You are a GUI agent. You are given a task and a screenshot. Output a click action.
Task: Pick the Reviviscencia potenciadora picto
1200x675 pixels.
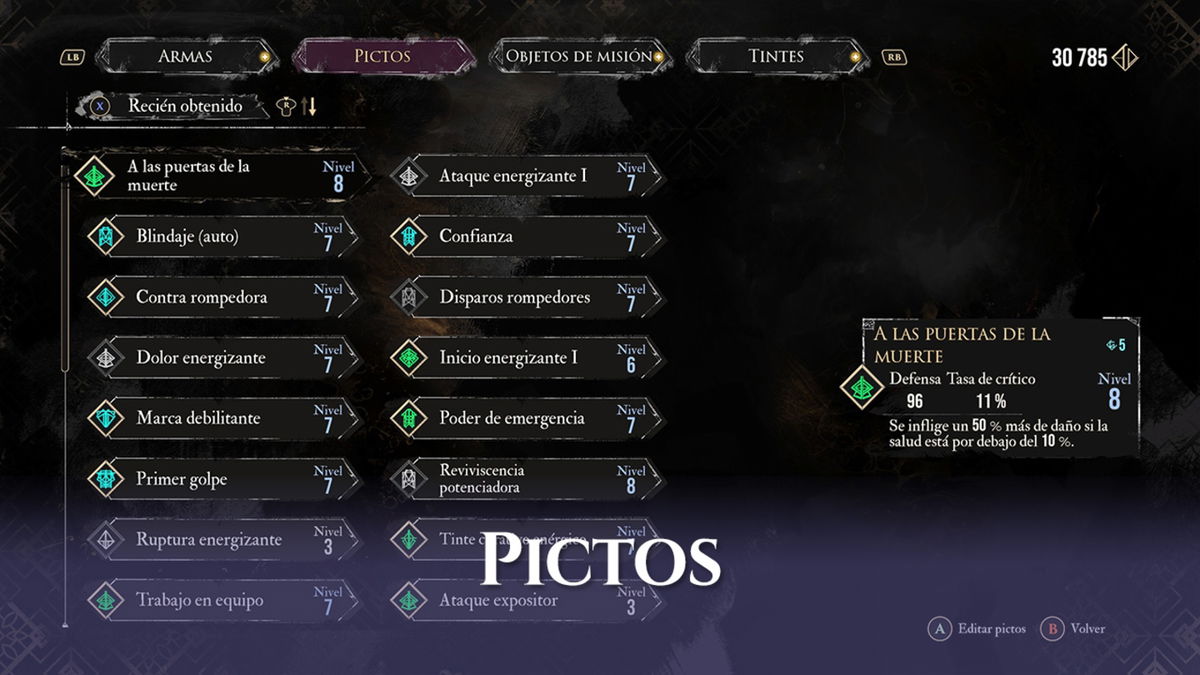click(x=525, y=480)
